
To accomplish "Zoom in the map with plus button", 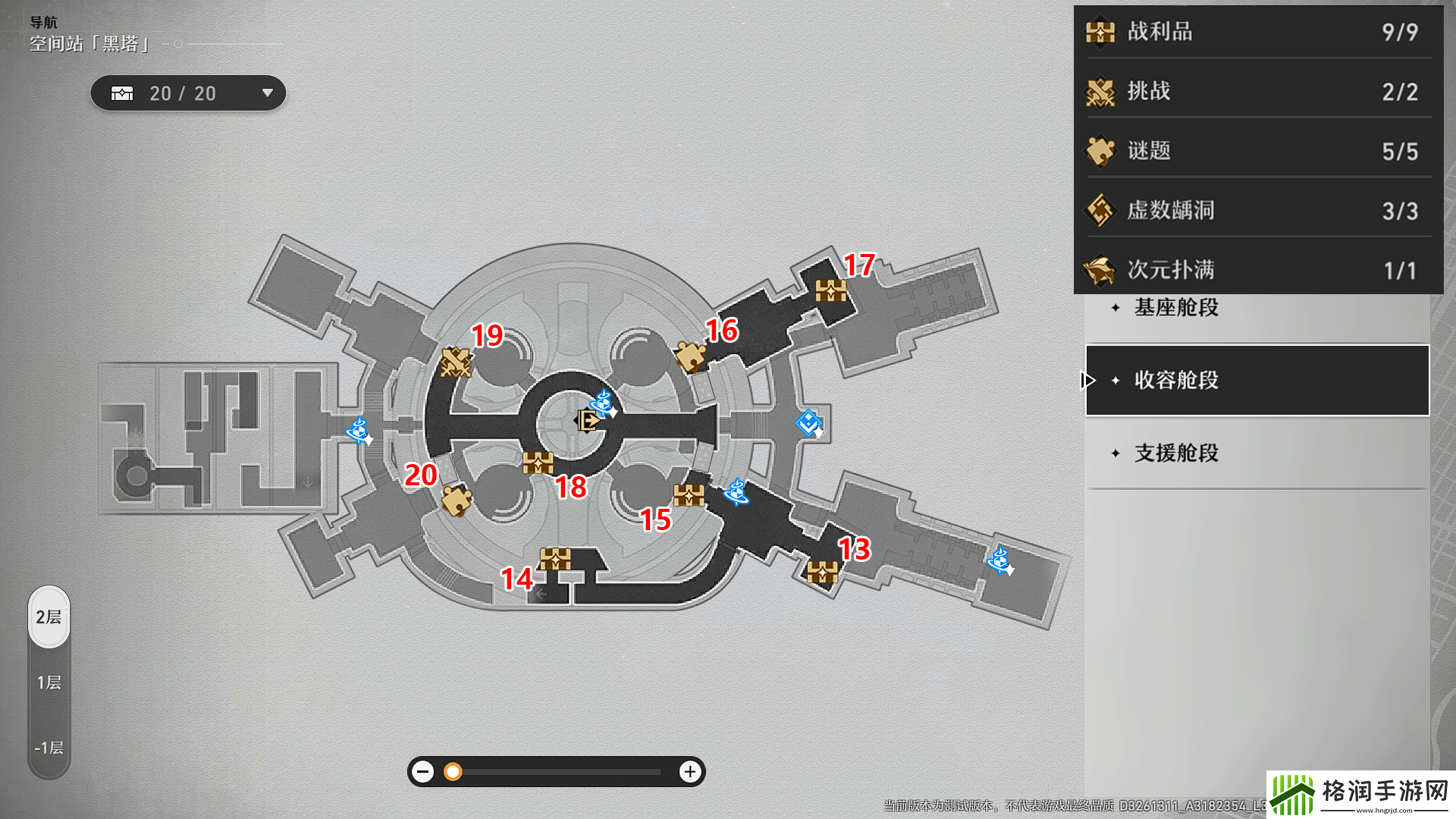I will 690,772.
